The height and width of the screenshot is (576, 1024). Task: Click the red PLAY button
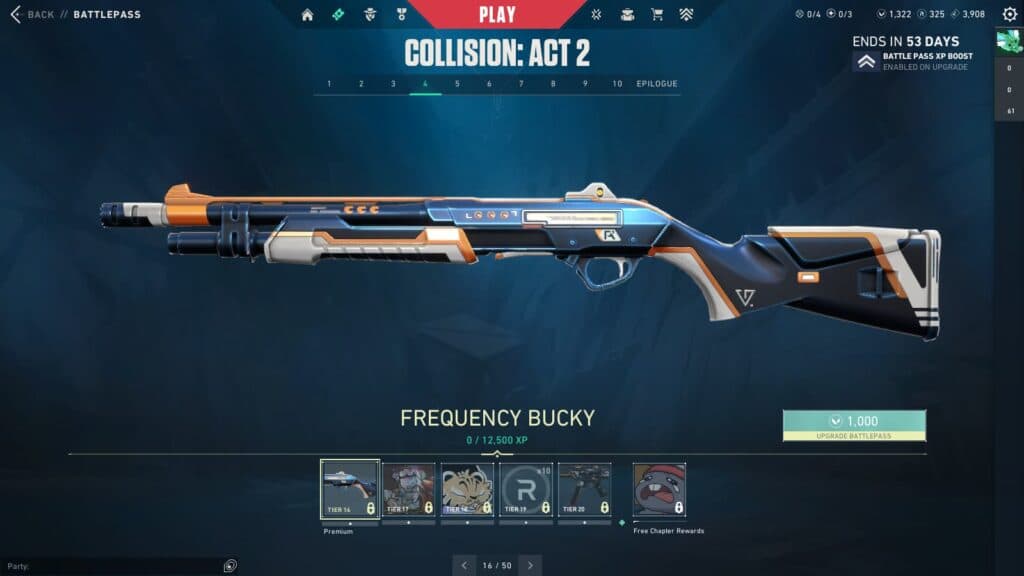[x=497, y=14]
